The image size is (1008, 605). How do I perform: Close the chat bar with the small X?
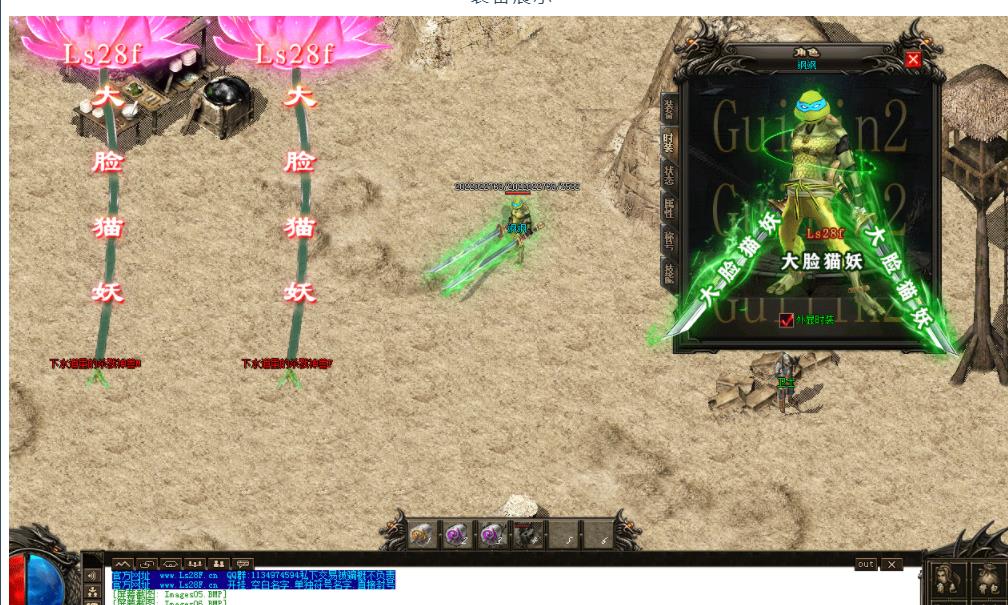click(x=891, y=565)
